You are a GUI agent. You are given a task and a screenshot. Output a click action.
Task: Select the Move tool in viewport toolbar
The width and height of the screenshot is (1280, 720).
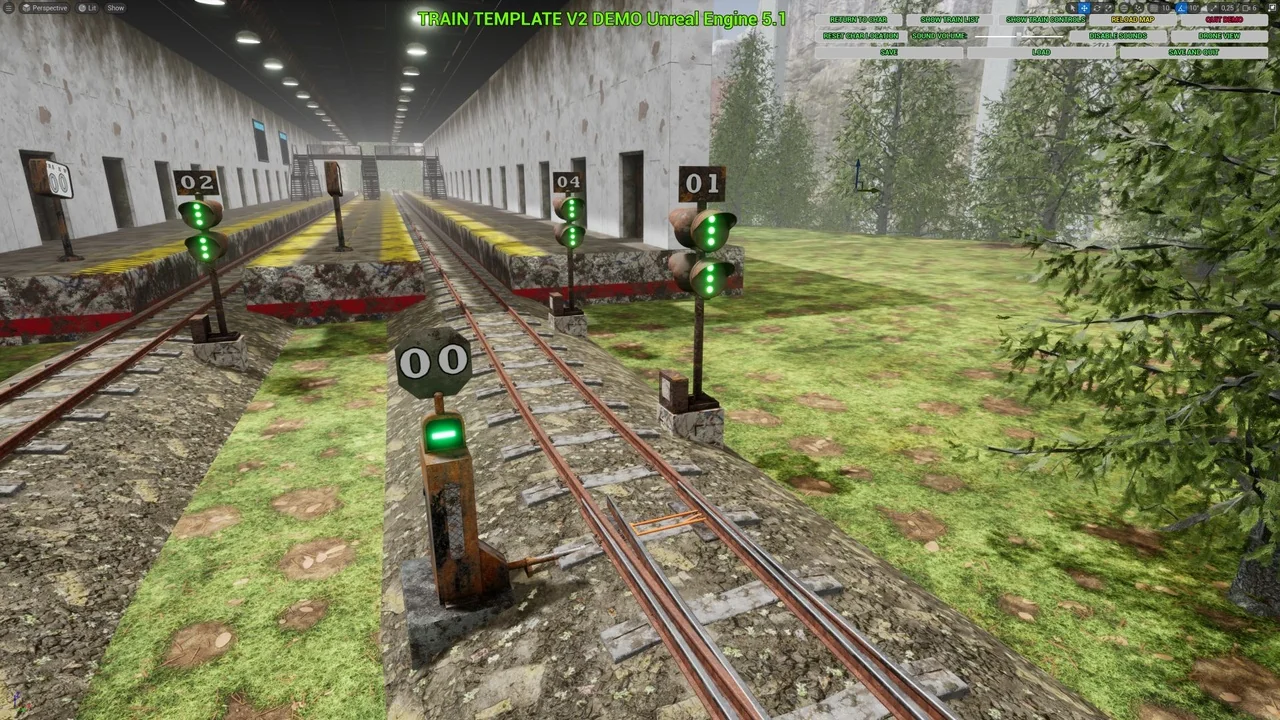1084,7
